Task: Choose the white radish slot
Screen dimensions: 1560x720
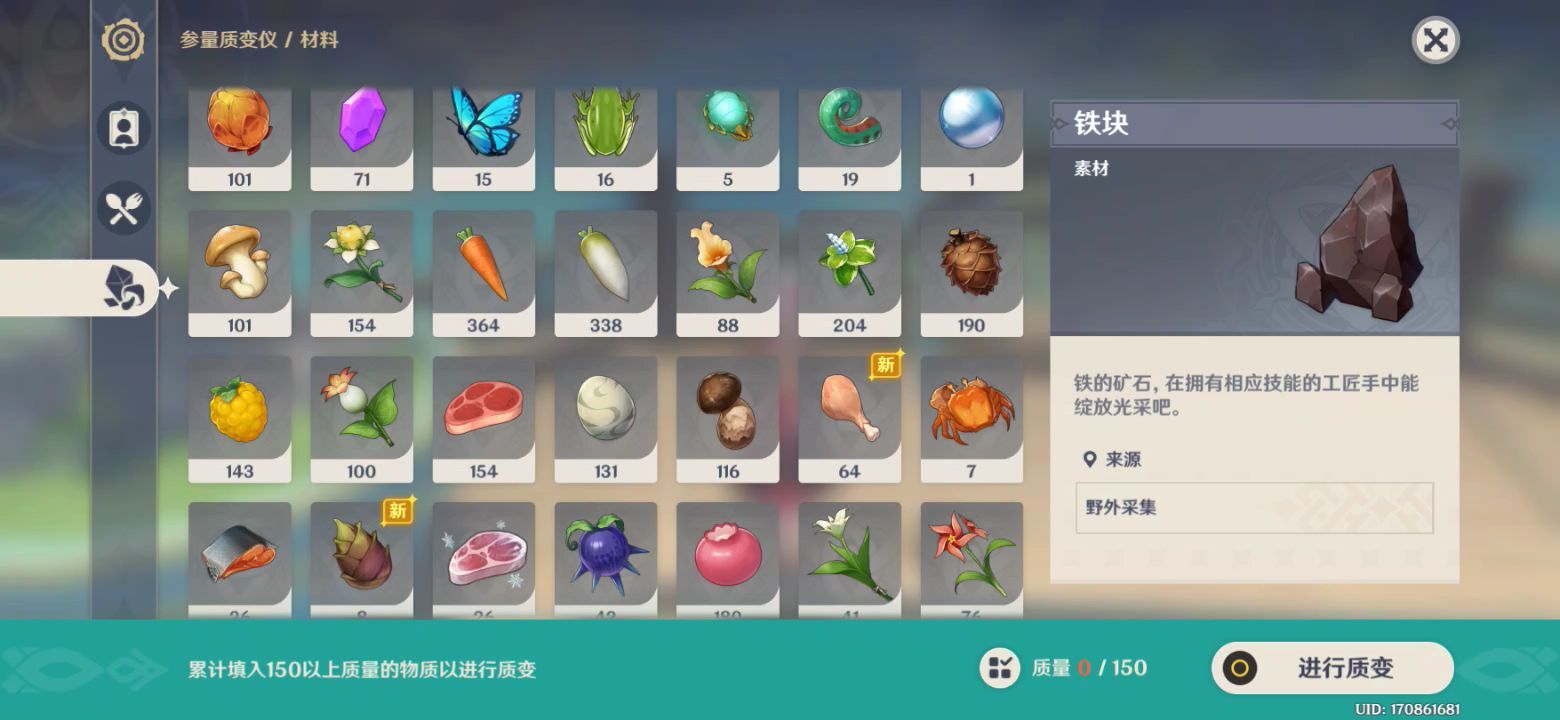Action: [605, 272]
